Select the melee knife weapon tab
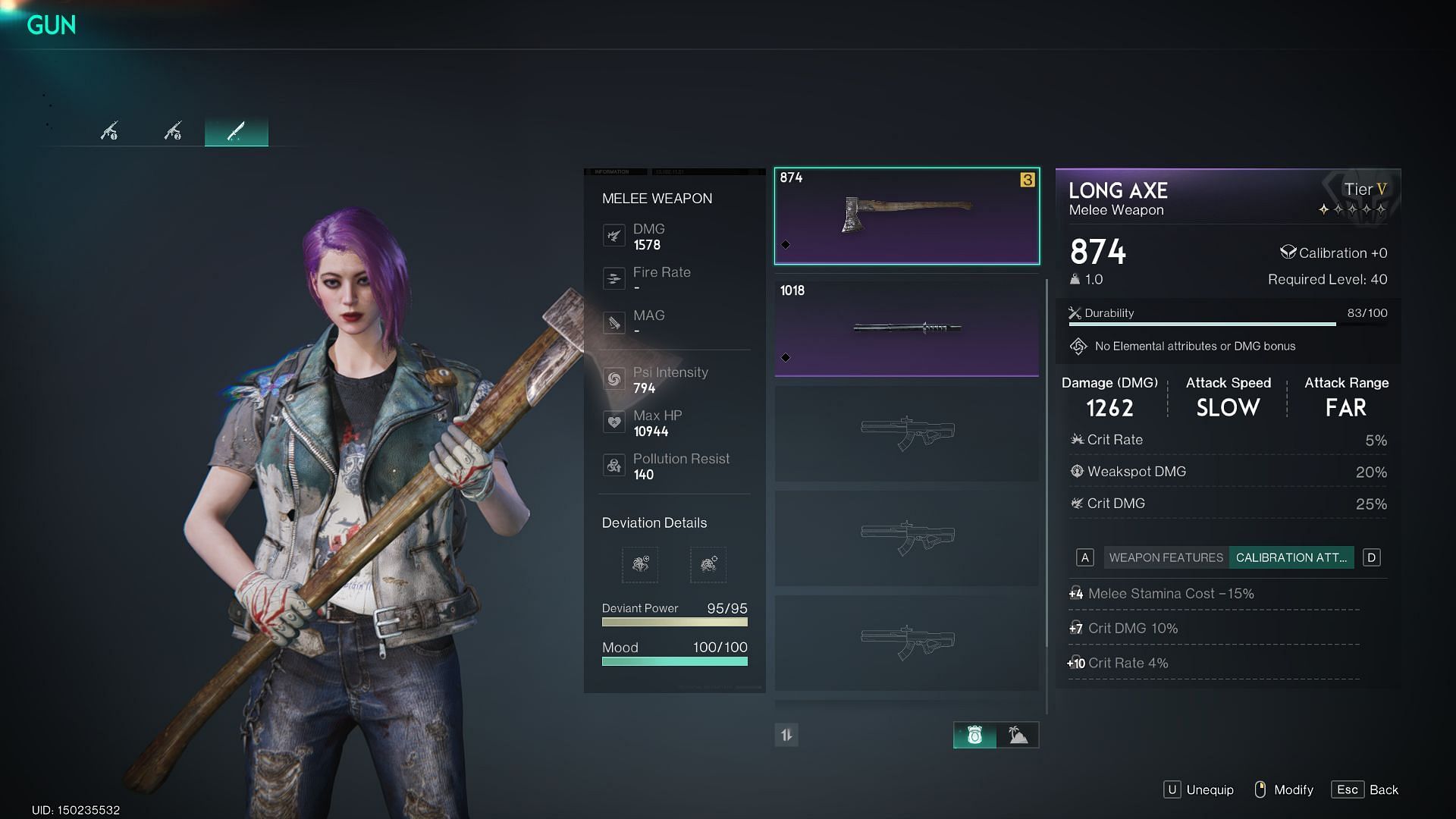 (236, 132)
